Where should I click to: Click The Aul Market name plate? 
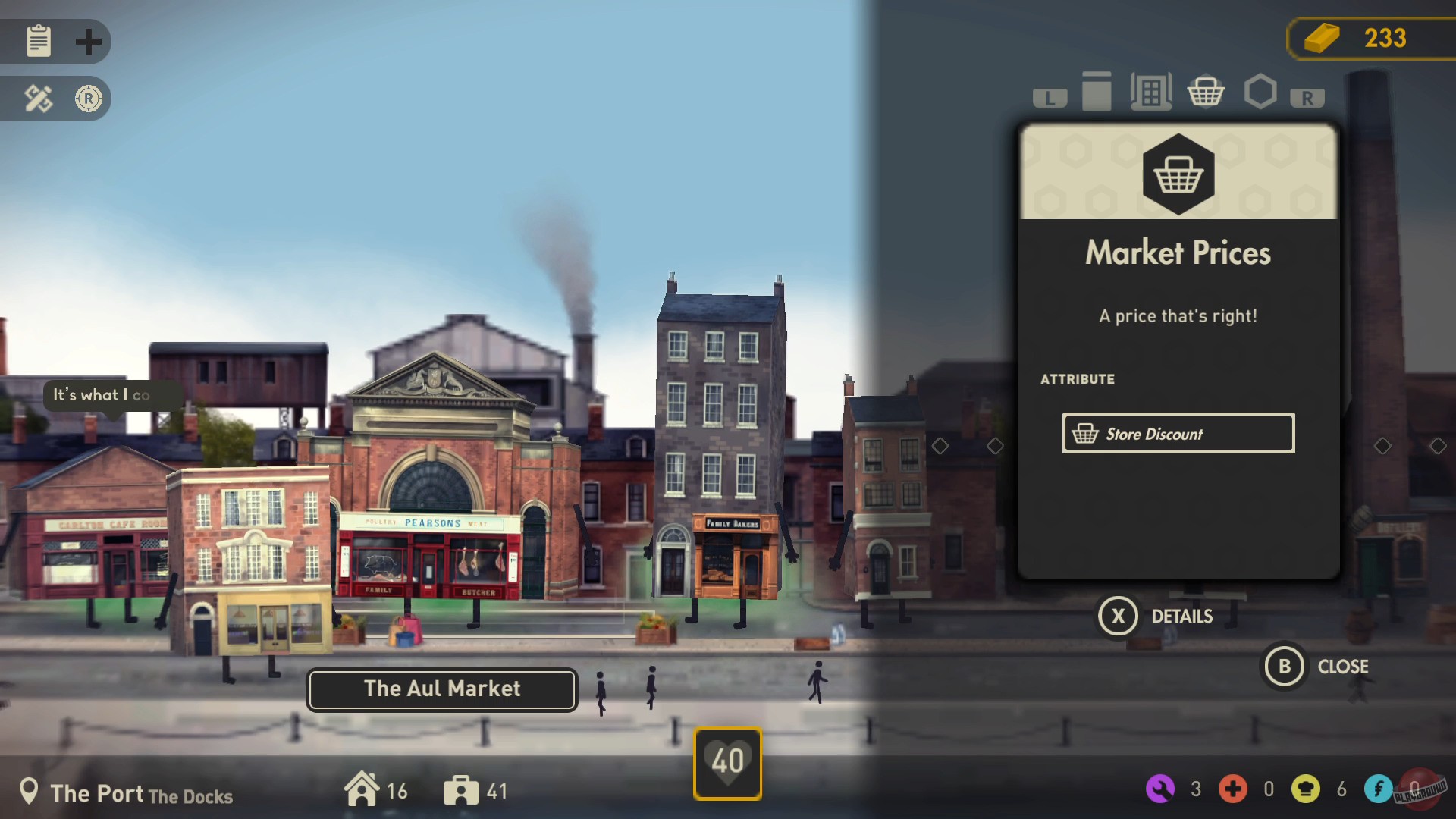441,689
